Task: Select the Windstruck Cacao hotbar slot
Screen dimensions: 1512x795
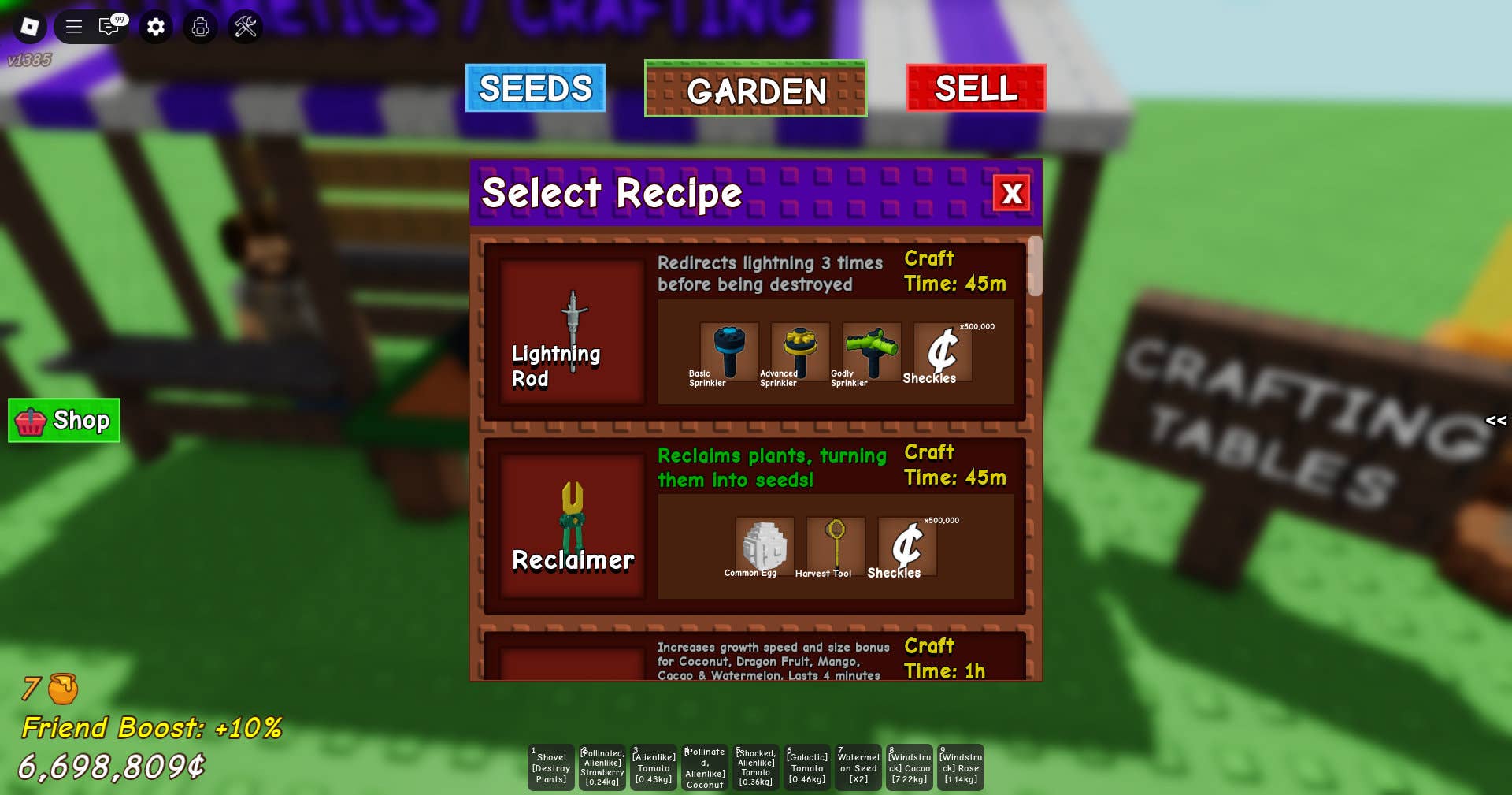Action: pyautogui.click(x=910, y=767)
